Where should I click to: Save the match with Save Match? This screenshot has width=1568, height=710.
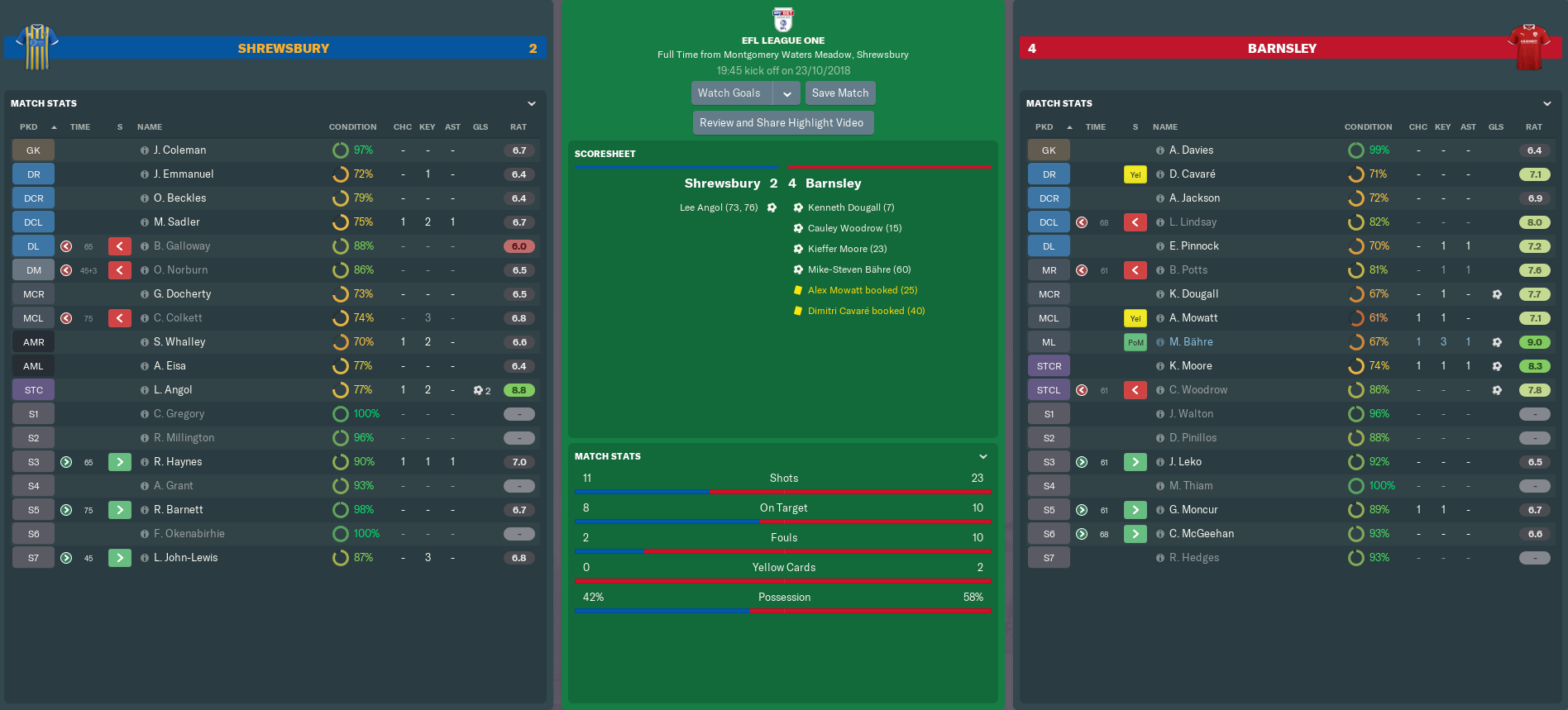click(x=840, y=93)
